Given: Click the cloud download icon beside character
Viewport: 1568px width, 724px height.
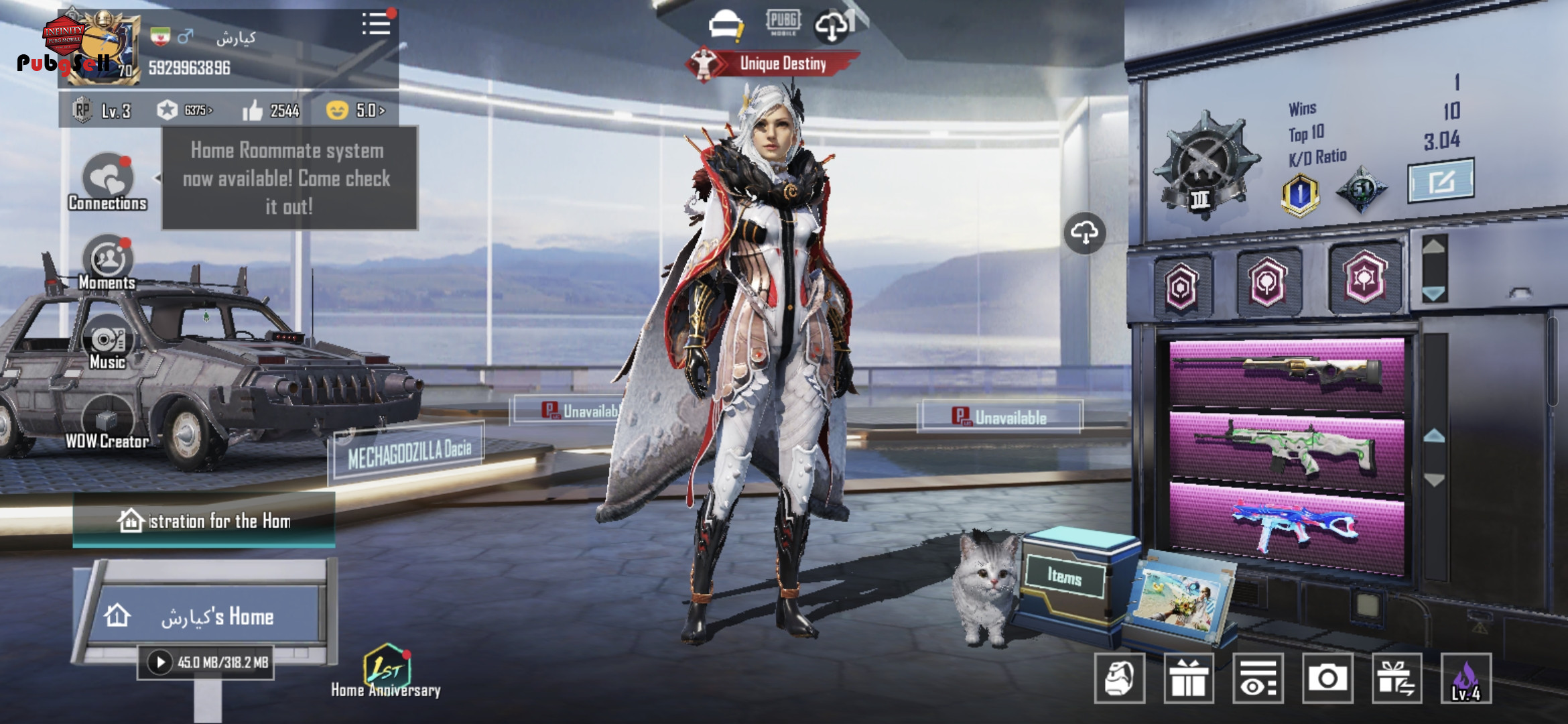Looking at the screenshot, I should click(1084, 233).
